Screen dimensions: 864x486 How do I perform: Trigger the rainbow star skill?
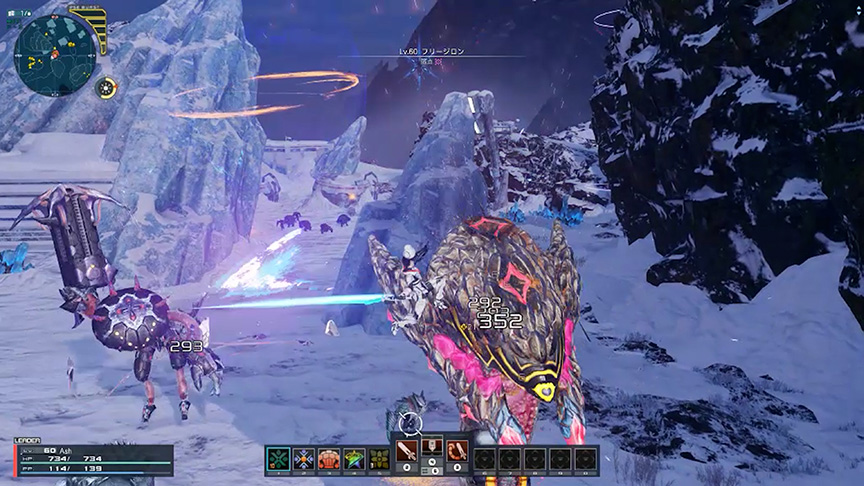(354, 459)
